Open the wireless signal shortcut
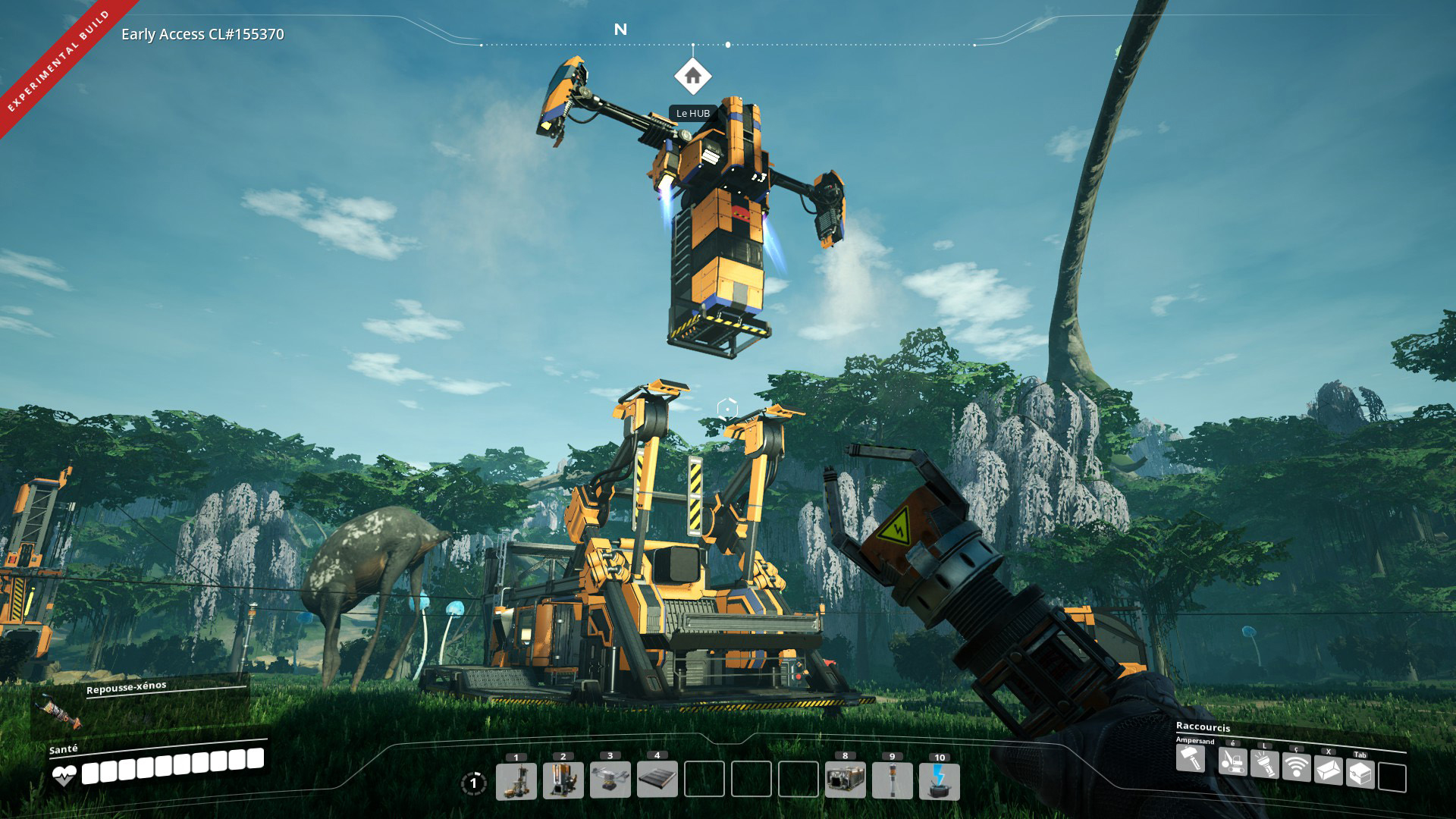This screenshot has width=1456, height=819. tap(1297, 767)
